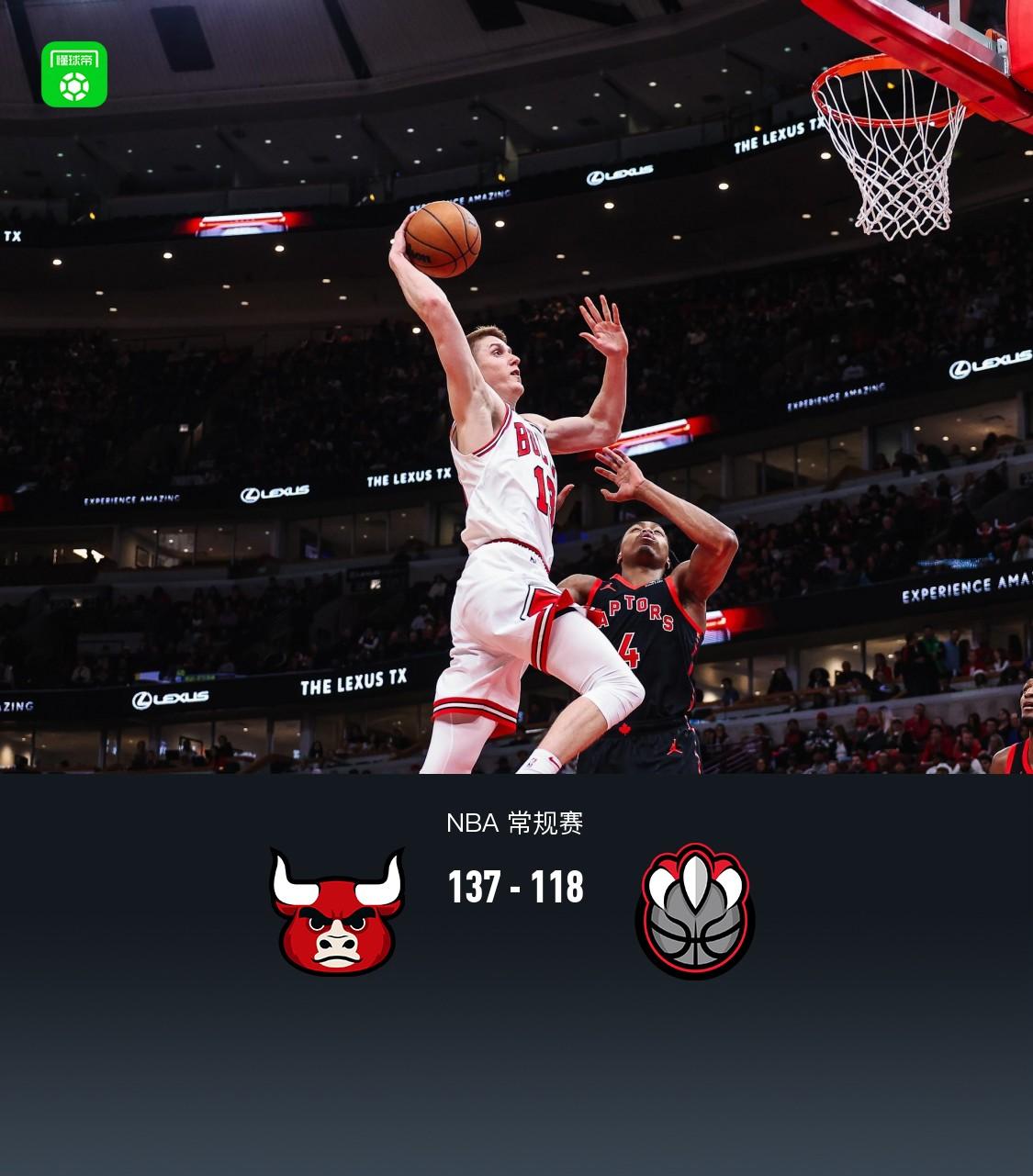Tap the green 懂球帝 app logo

coord(74,74)
